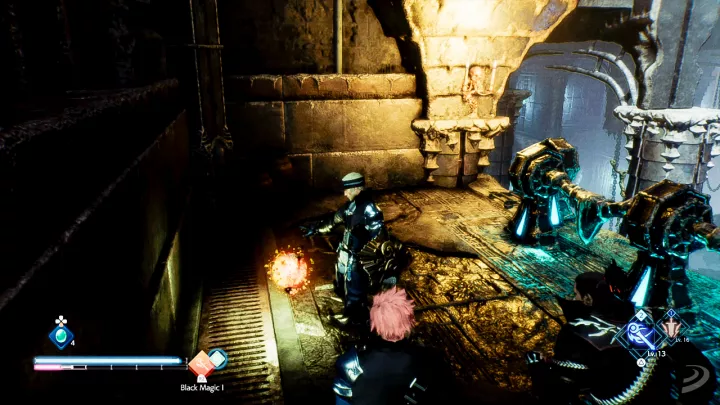
Task: Click the teal circular icon beside Black Magic
Action: pyautogui.click(x=218, y=358)
